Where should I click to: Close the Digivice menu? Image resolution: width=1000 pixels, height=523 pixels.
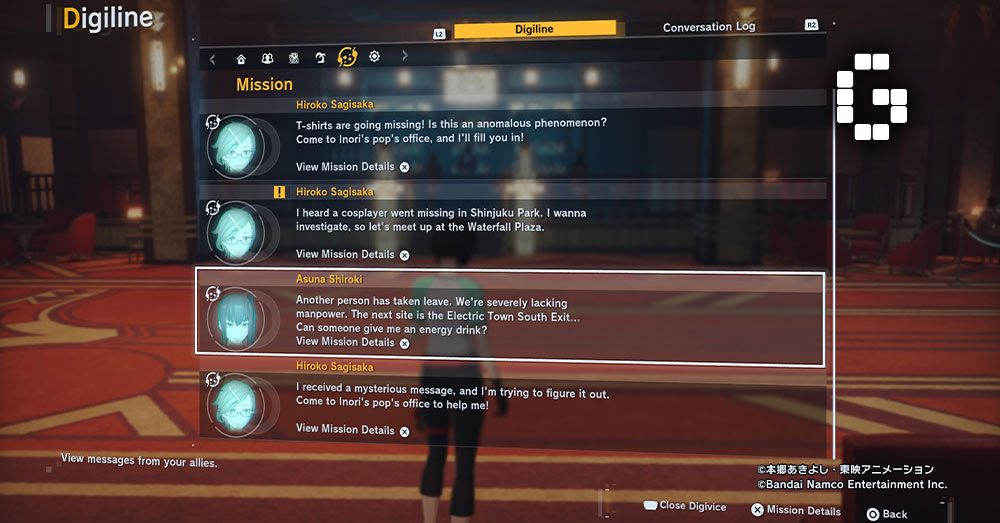(x=684, y=506)
